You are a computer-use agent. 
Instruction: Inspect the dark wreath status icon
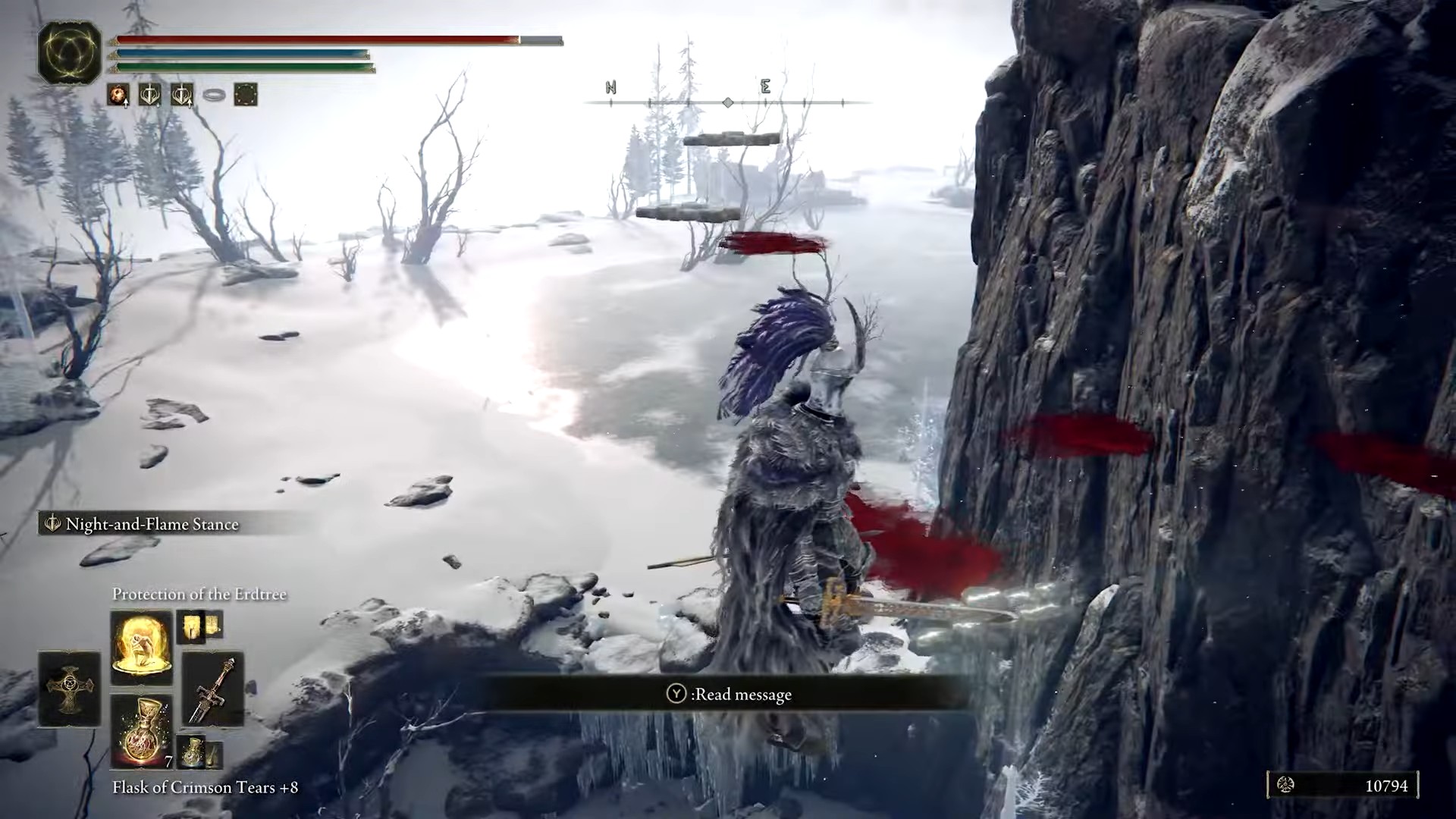pyautogui.click(x=246, y=95)
